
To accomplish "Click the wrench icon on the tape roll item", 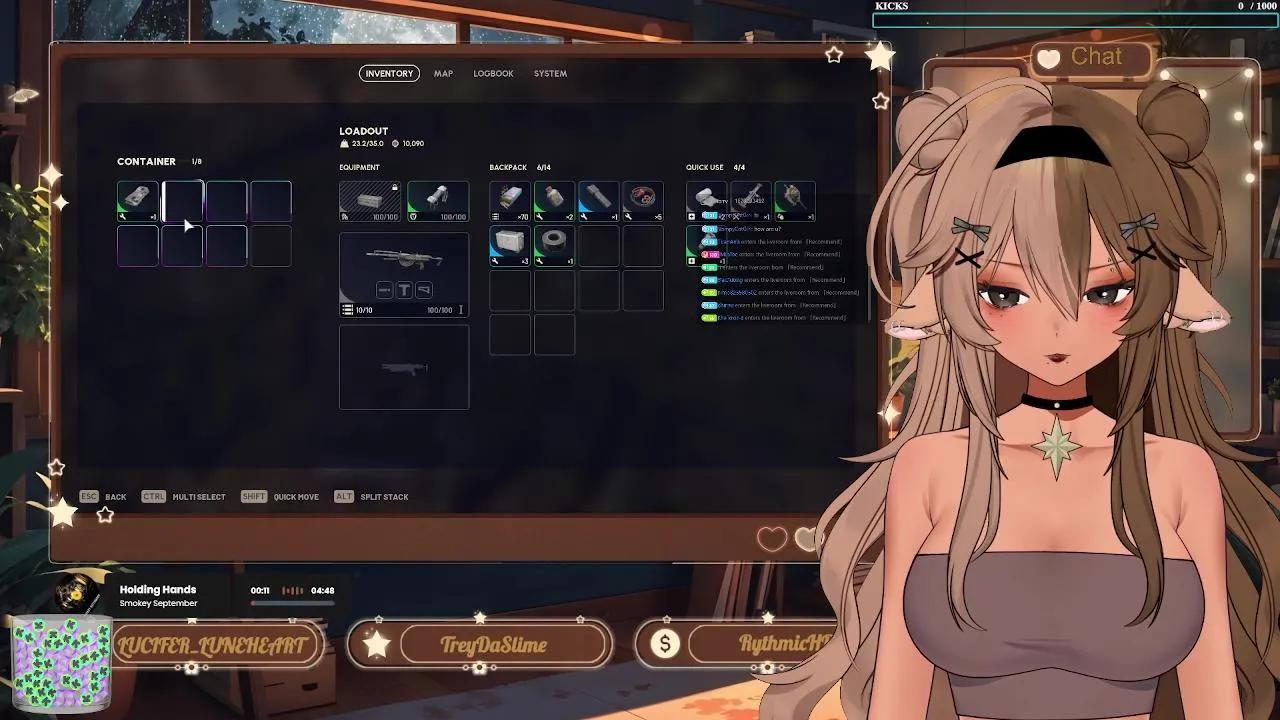I will (x=540, y=260).
